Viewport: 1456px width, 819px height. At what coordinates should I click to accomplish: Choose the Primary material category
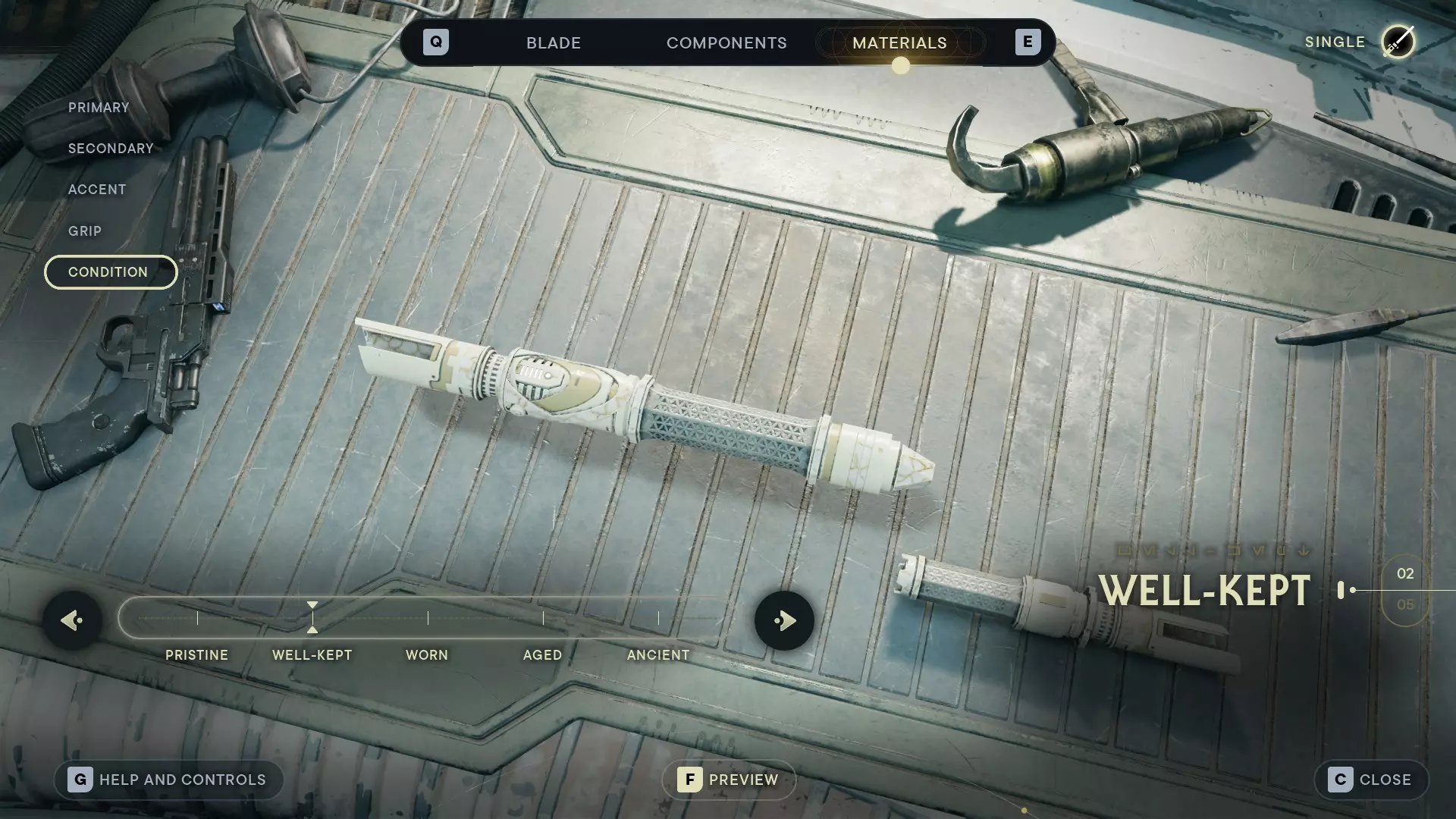tap(99, 108)
